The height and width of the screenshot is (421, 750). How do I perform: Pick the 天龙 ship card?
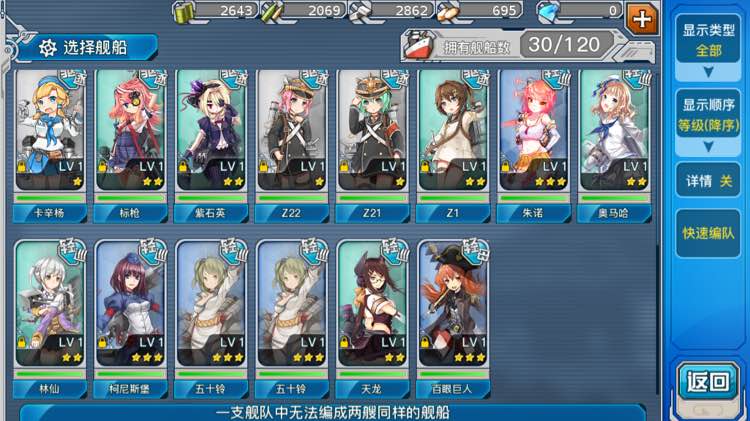pyautogui.click(x=373, y=305)
